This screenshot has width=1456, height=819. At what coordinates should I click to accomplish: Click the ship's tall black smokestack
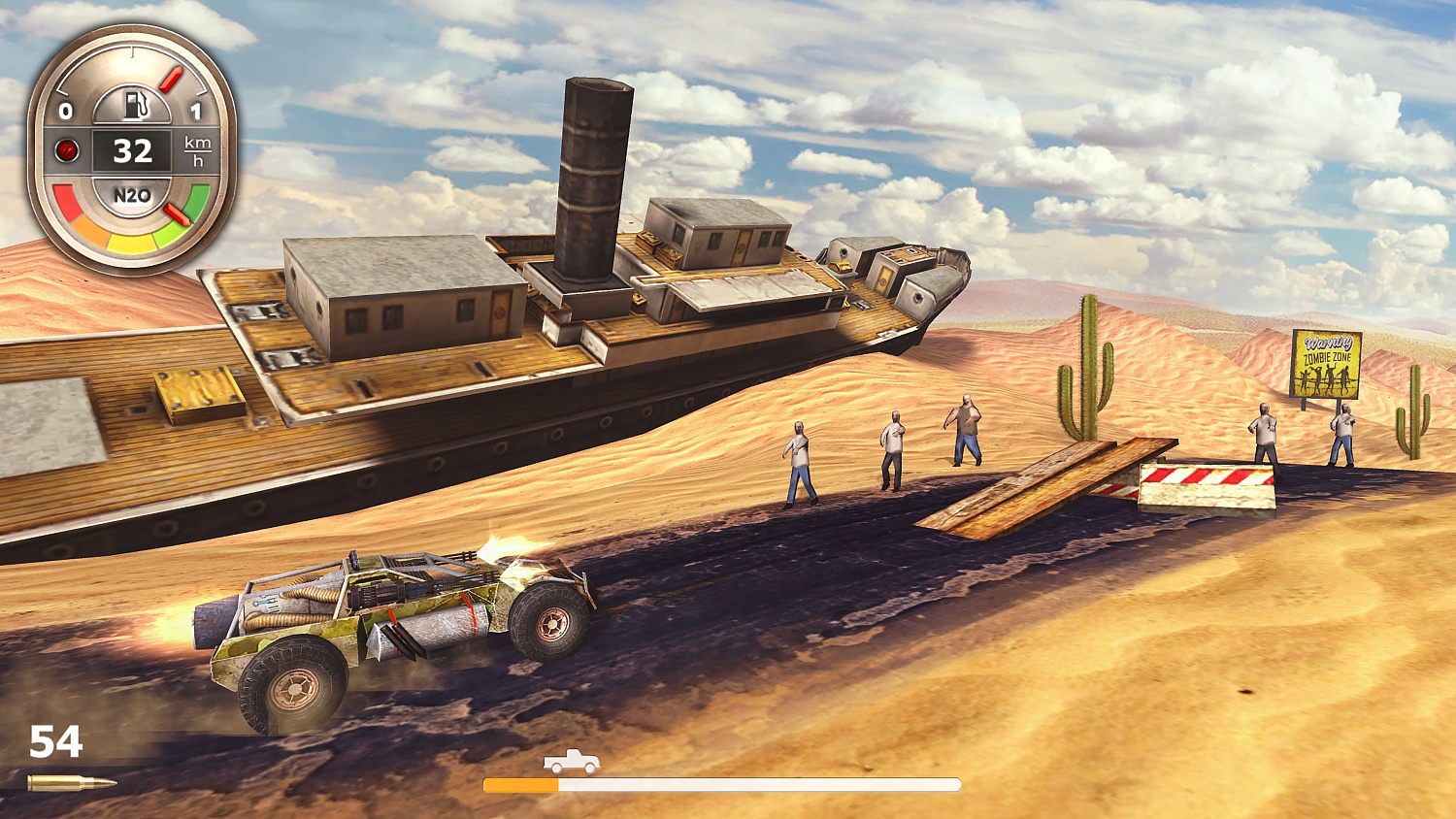593,175
